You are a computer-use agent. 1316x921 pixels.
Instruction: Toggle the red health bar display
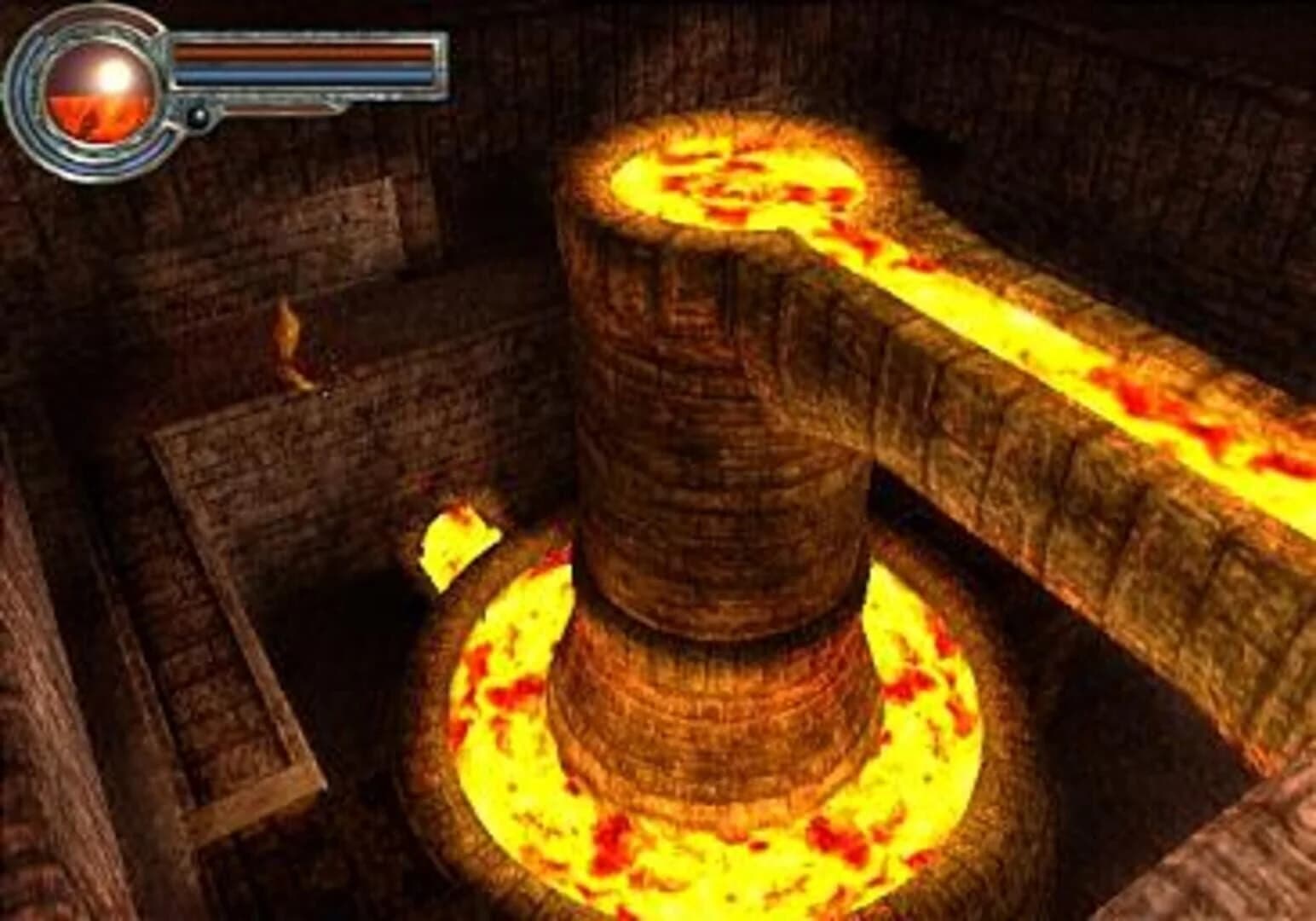tap(298, 51)
